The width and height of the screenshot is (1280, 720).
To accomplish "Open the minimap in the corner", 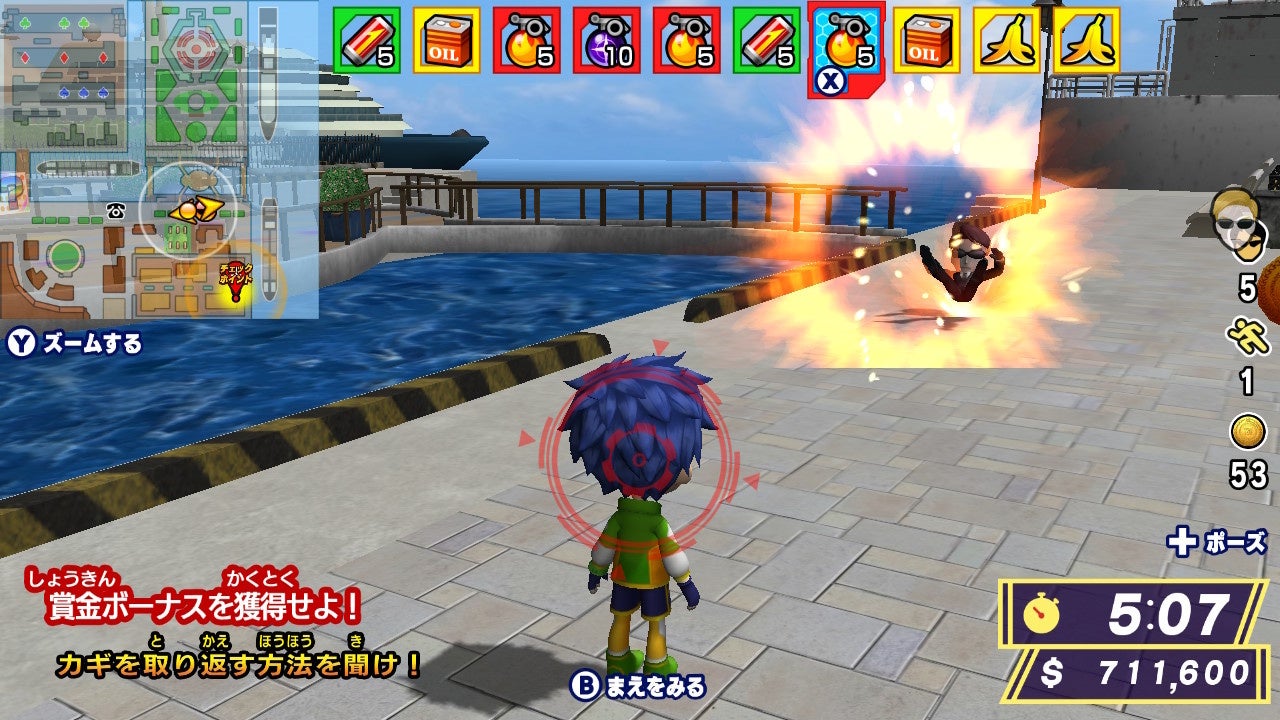I will [x=160, y=160].
